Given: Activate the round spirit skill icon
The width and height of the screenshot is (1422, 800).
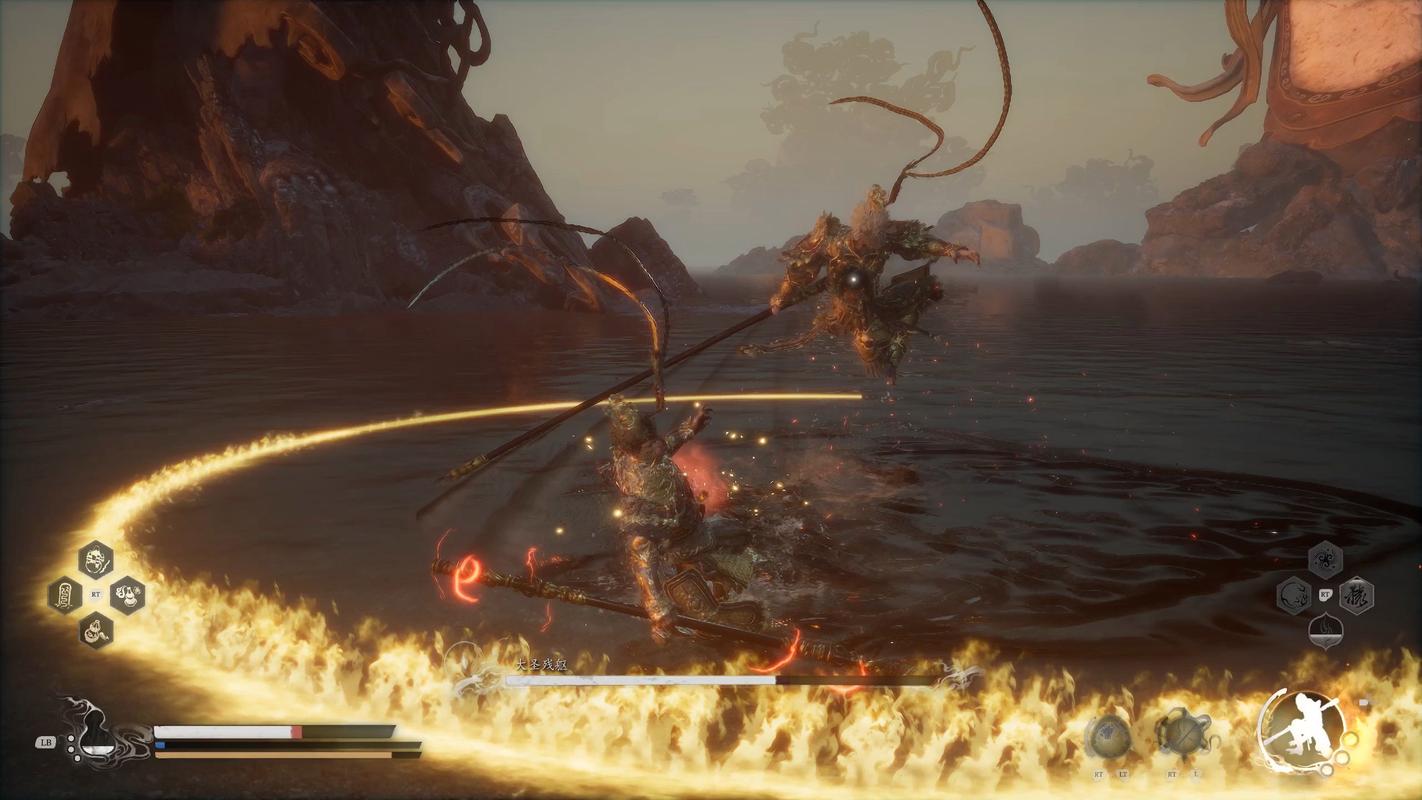Looking at the screenshot, I should [1109, 737].
